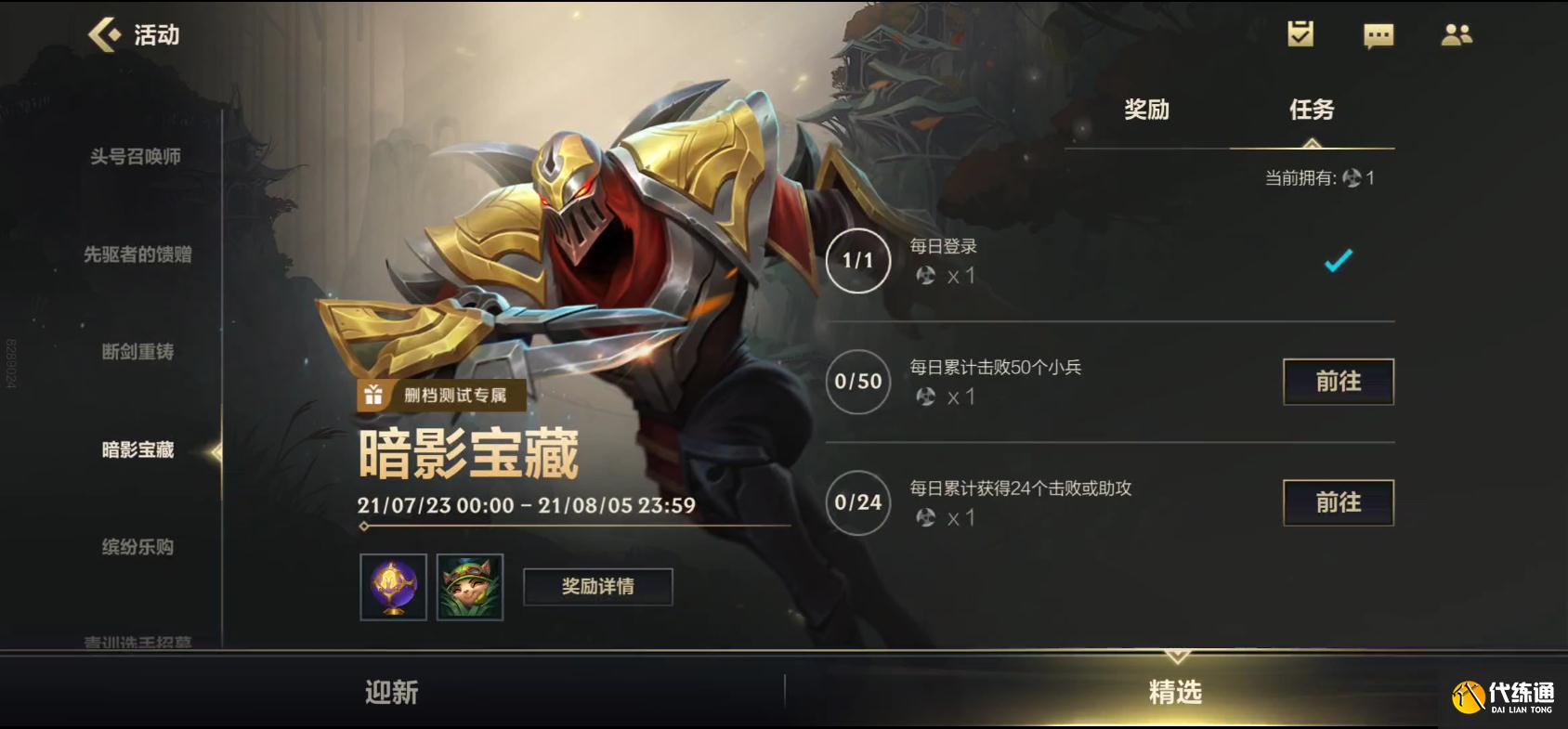Click the 0/24 progress circle
The image size is (1568, 729).
pos(856,502)
